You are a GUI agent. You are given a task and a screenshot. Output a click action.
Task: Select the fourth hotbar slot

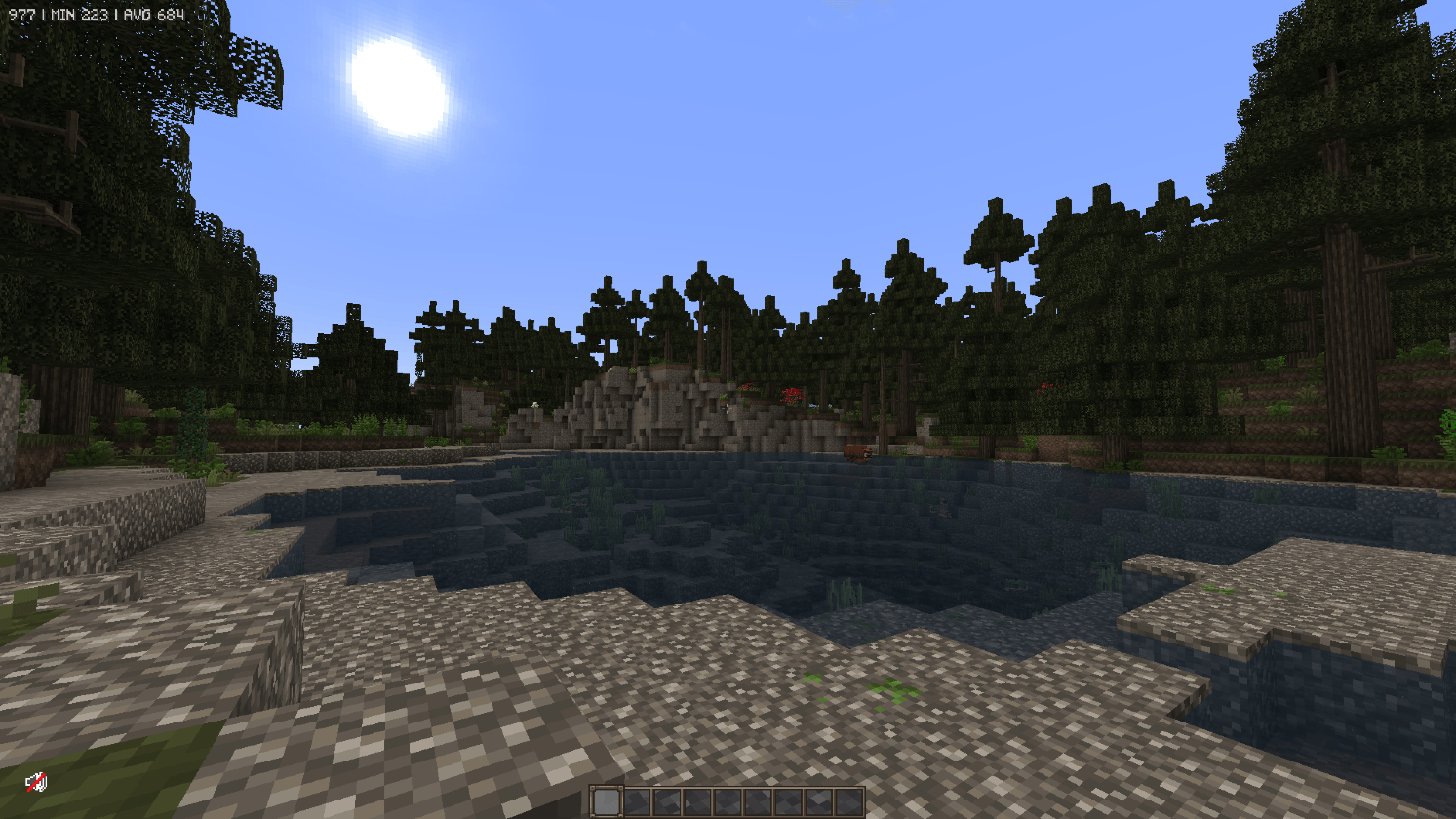[x=697, y=801]
